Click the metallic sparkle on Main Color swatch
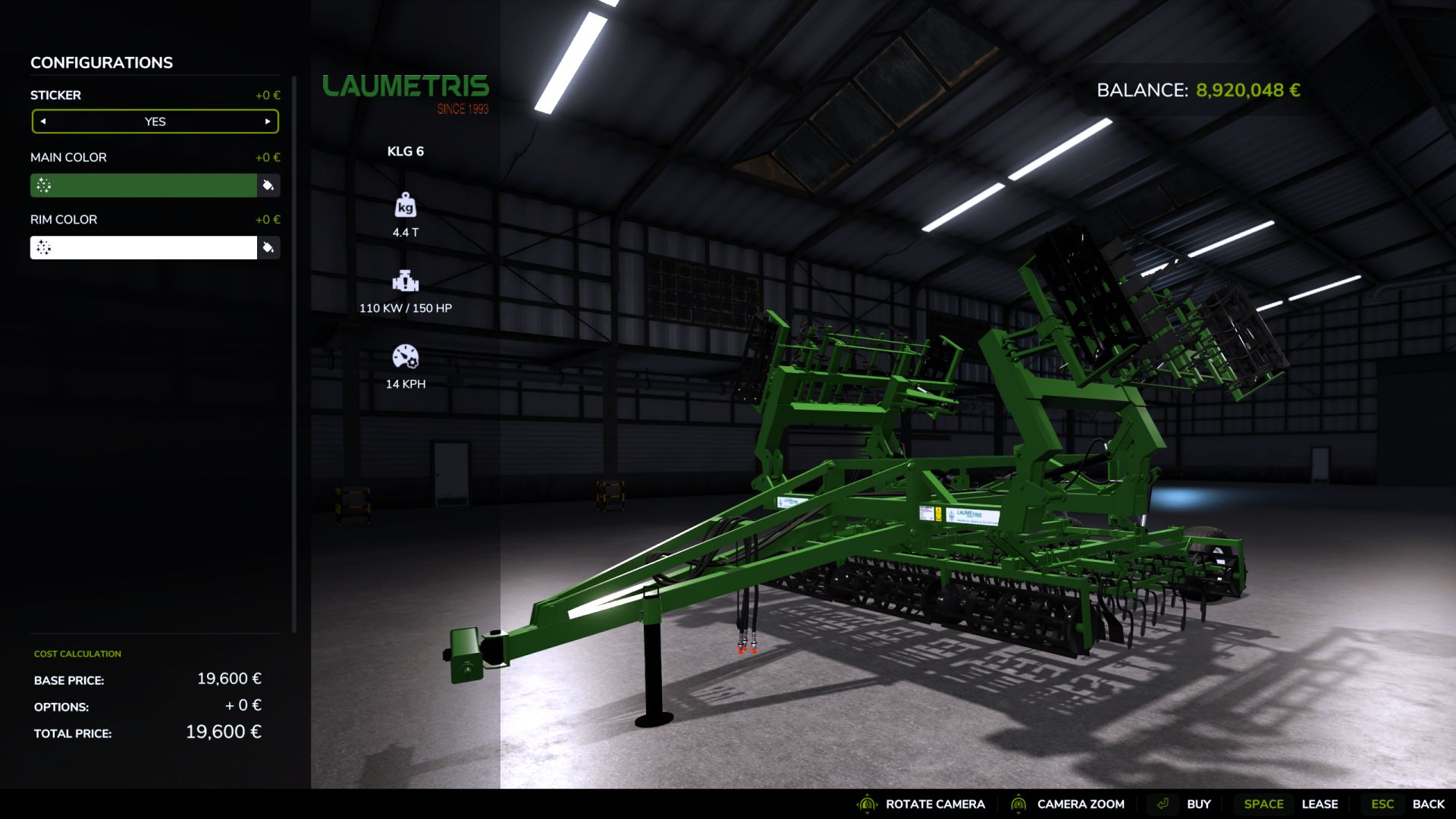The height and width of the screenshot is (819, 1456). [42, 185]
